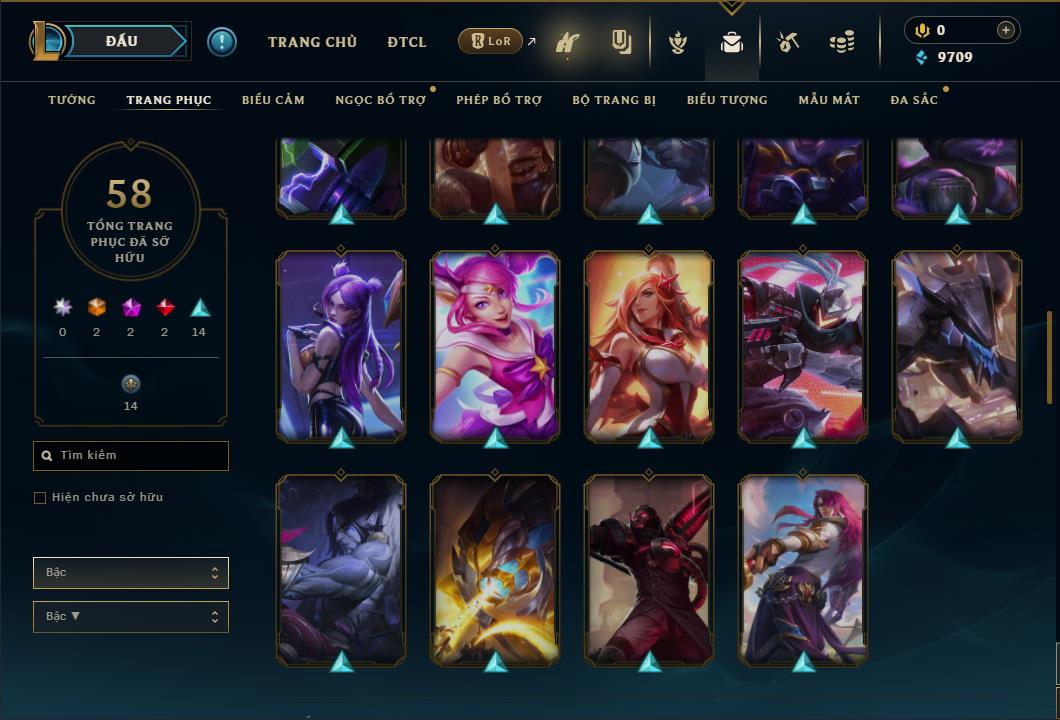The height and width of the screenshot is (720, 1060).
Task: Open the Bậc ▼ sorting dropdown
Action: [131, 617]
